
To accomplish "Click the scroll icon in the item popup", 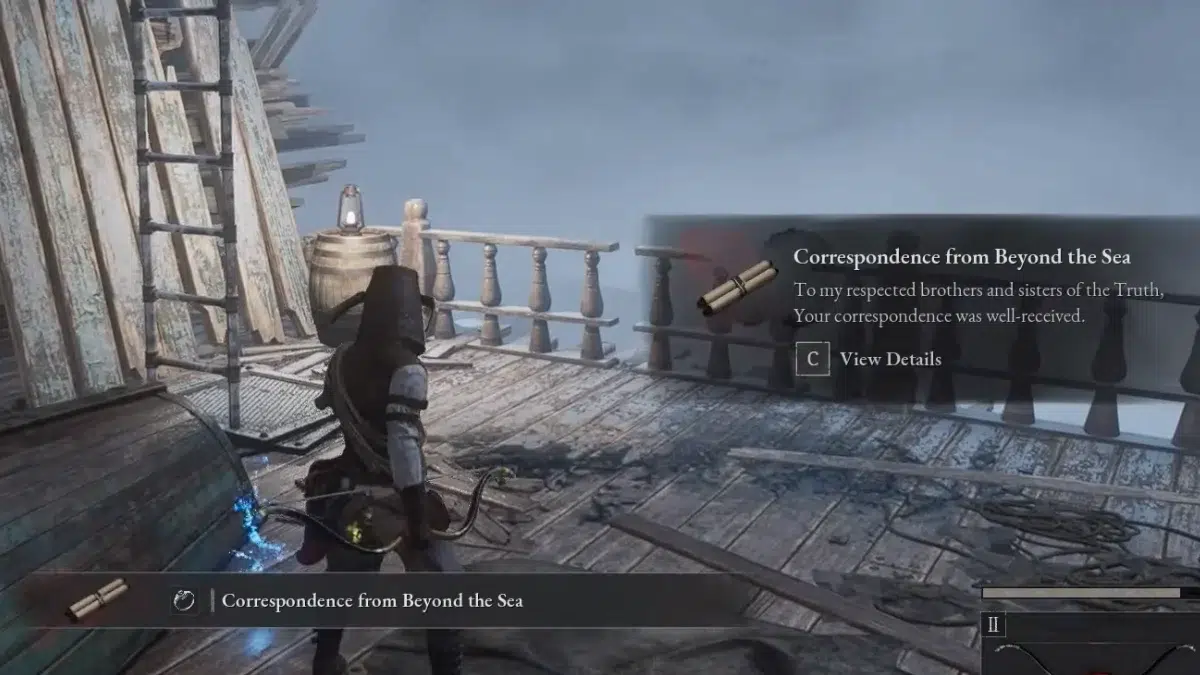I will point(738,287).
